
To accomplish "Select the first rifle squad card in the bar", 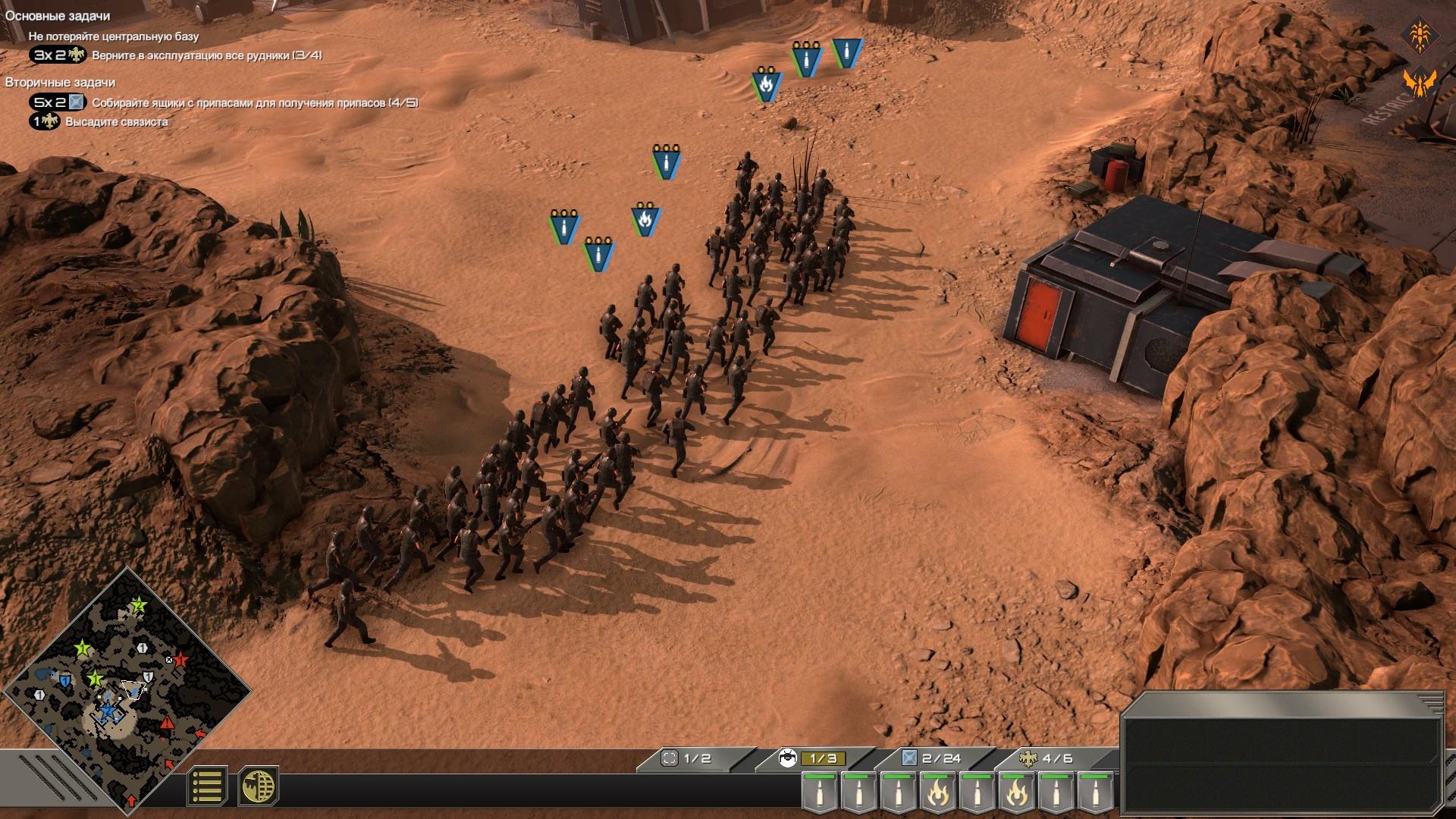I will point(820,792).
